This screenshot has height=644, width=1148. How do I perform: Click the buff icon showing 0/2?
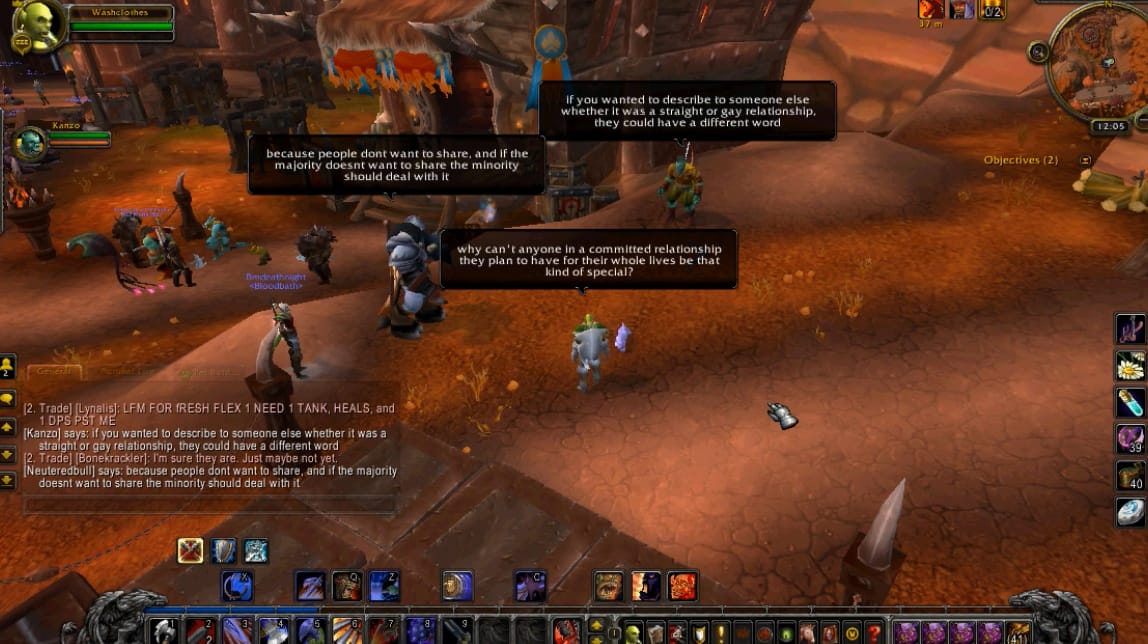pyautogui.click(x=992, y=10)
